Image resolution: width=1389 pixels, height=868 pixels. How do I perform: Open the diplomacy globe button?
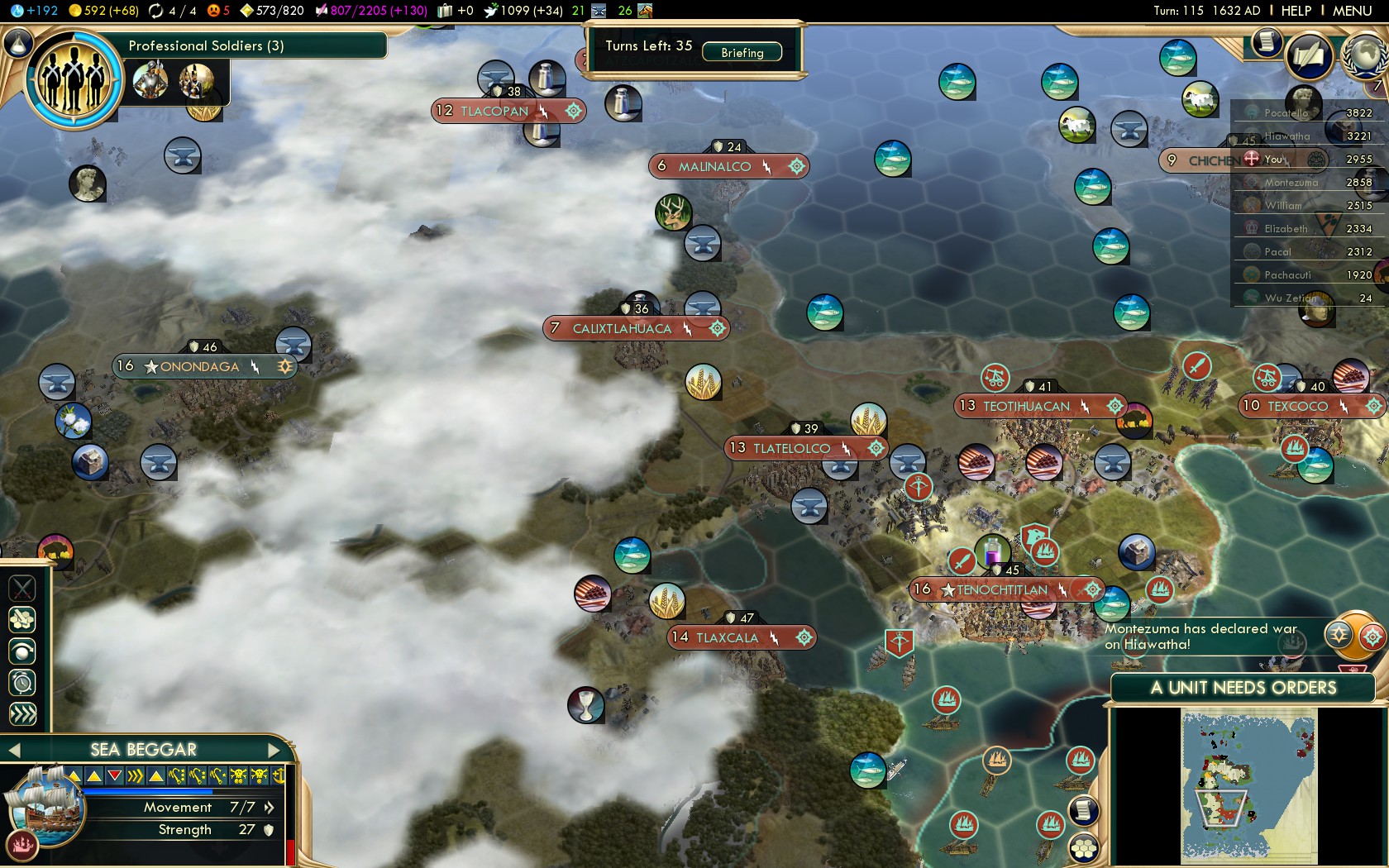1366,55
